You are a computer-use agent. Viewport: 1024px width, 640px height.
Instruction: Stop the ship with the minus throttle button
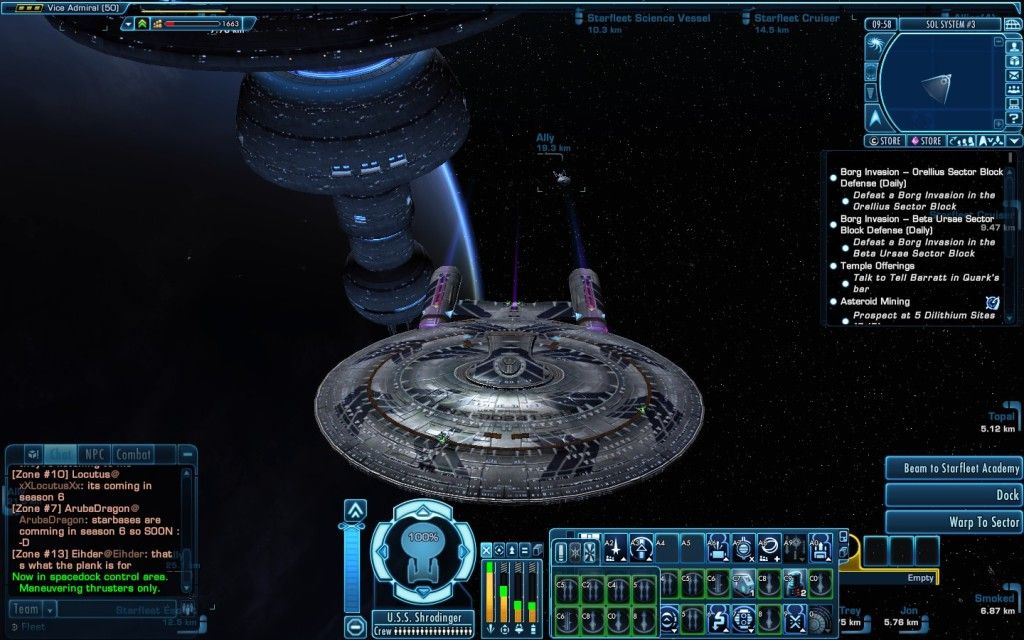[x=355, y=627]
